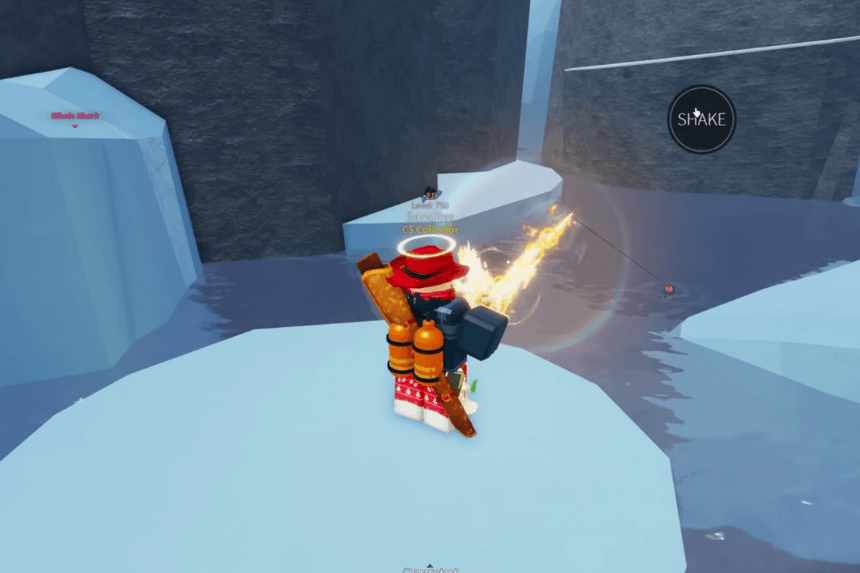Click the round SHAKE button
The width and height of the screenshot is (860, 573).
point(702,119)
